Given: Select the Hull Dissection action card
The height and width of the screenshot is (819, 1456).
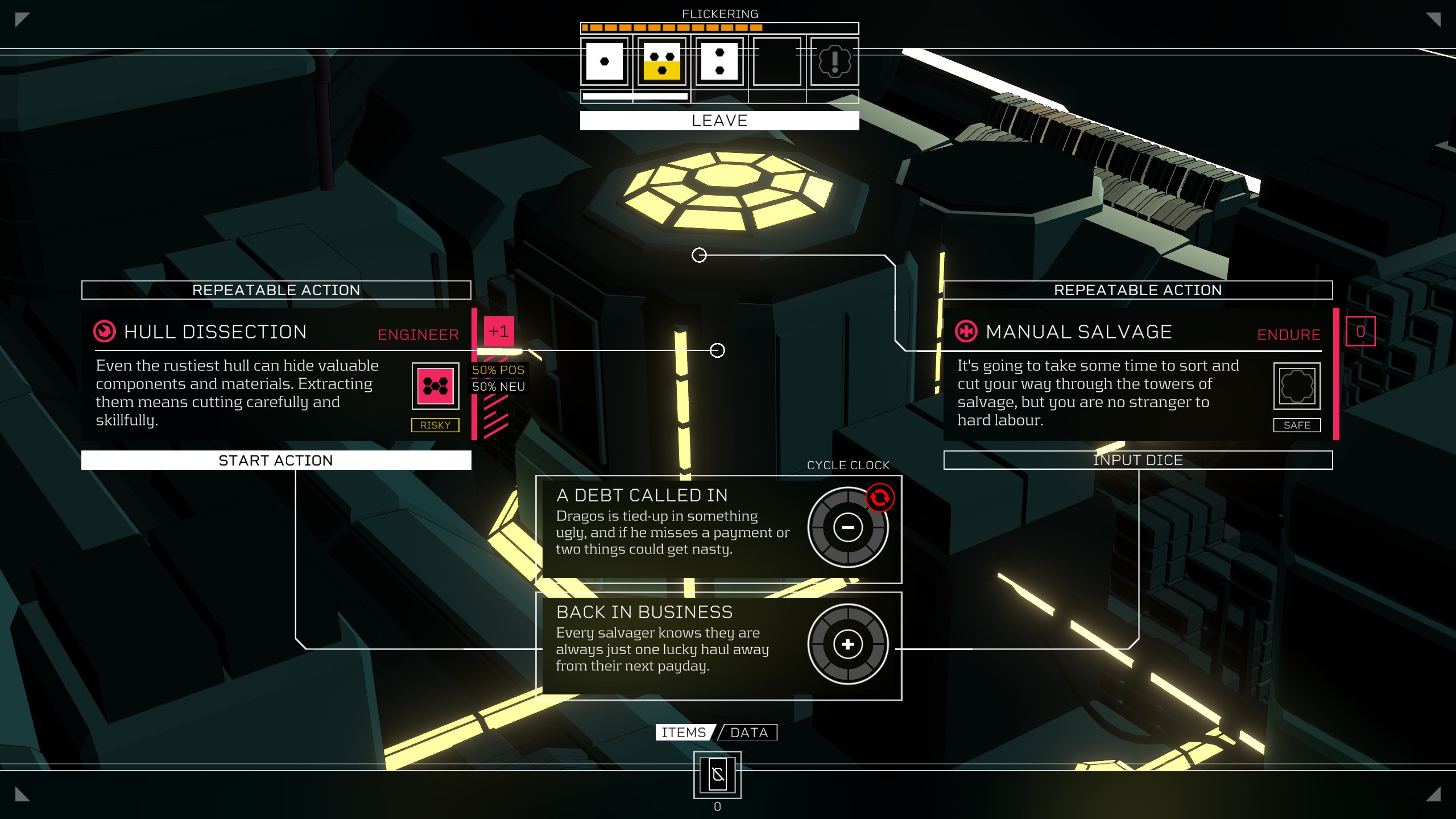Looking at the screenshot, I should point(250,375).
